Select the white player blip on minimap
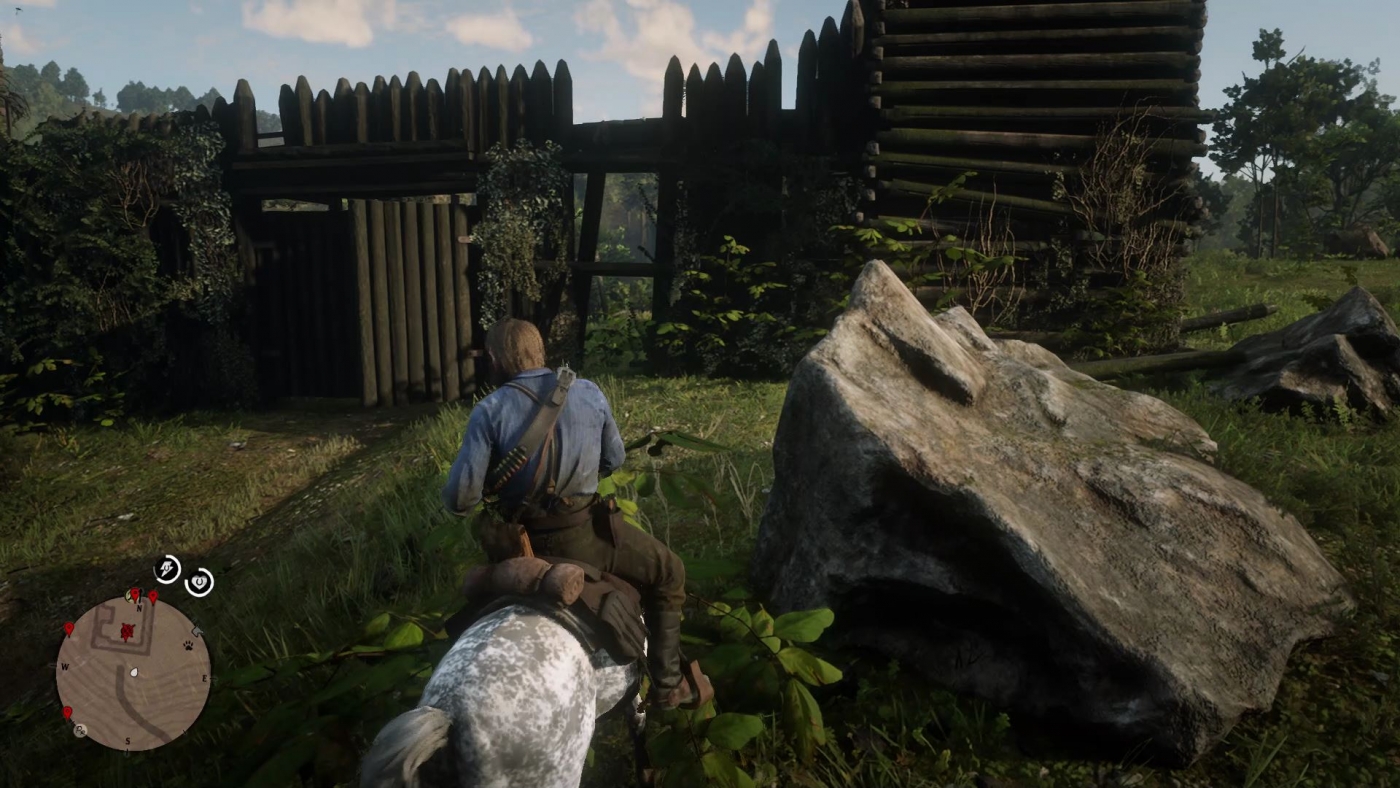Image resolution: width=1400 pixels, height=788 pixels. (x=134, y=672)
